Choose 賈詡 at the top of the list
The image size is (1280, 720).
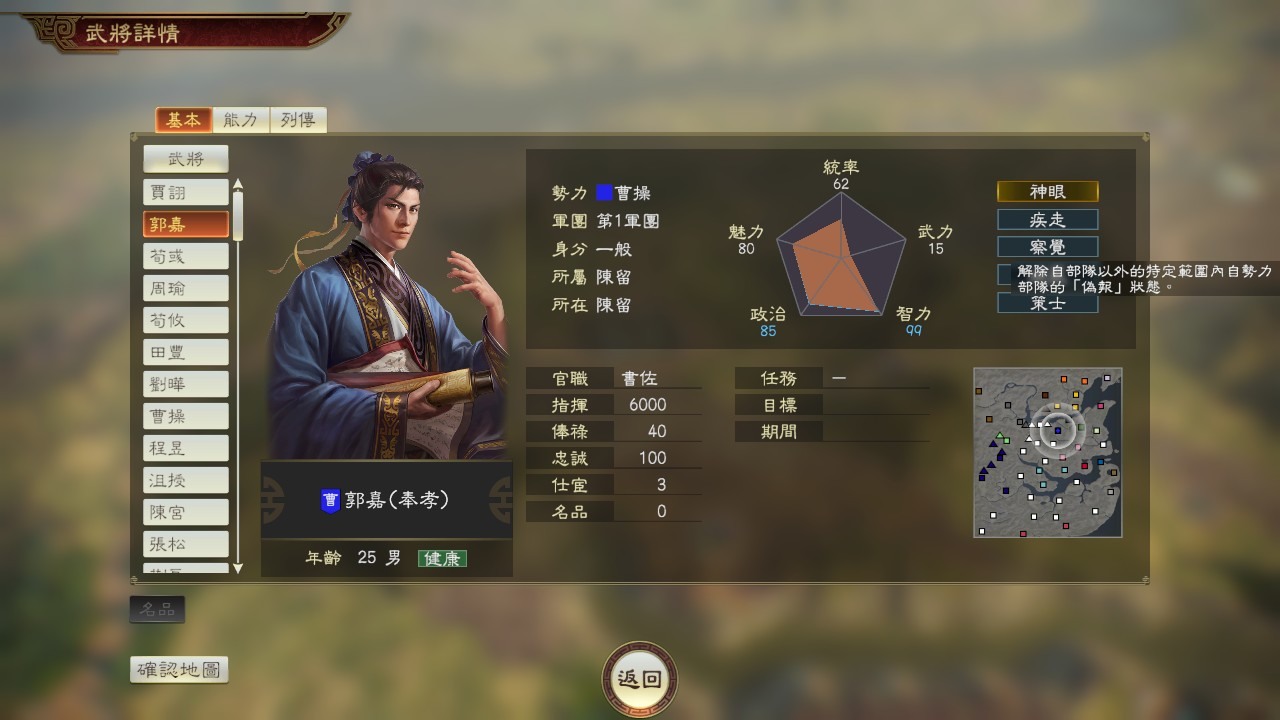[x=185, y=192]
